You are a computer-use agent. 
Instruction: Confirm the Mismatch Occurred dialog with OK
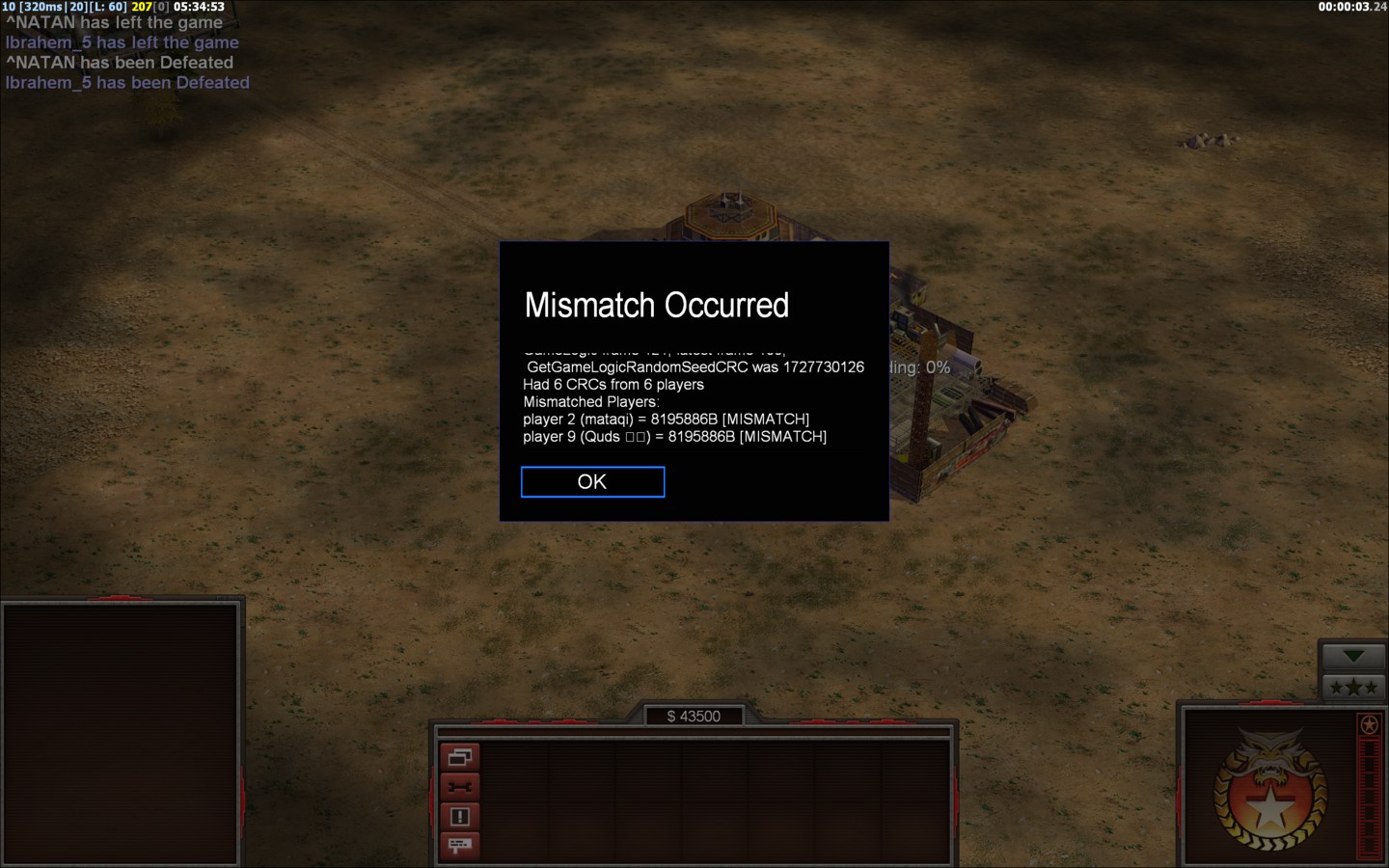[x=592, y=482]
